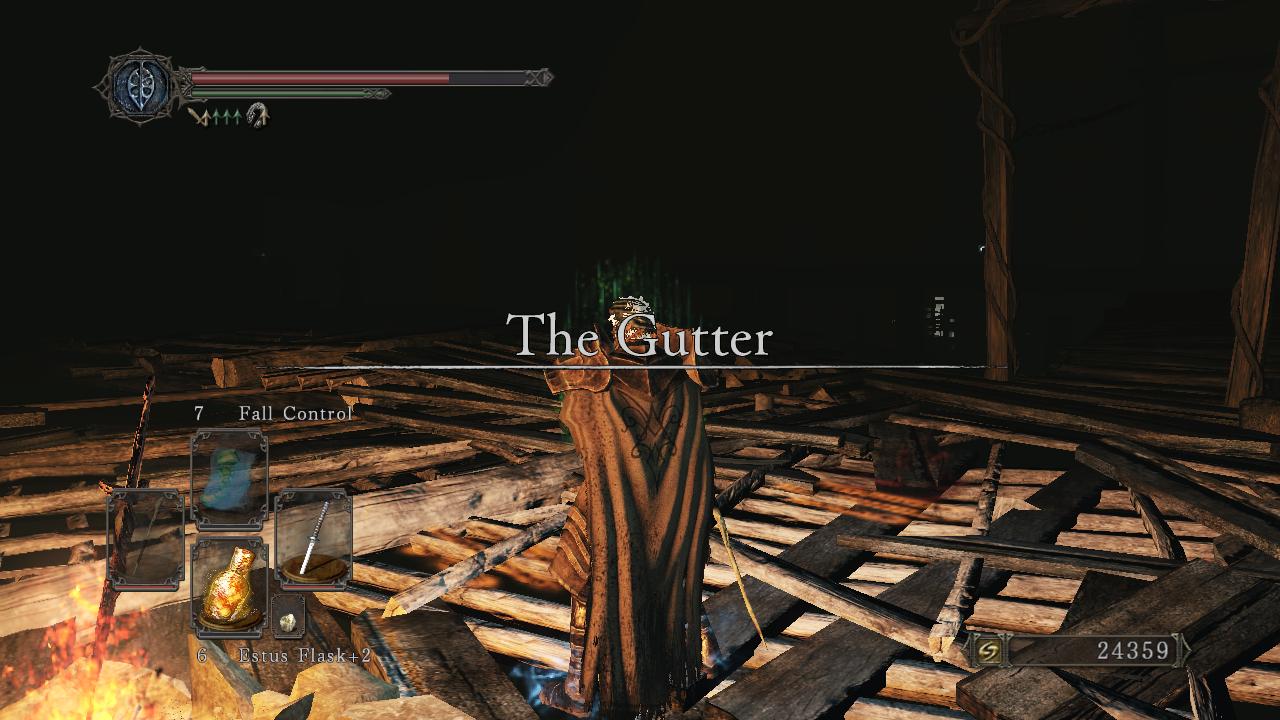
Task: Click The Gutter area title text
Action: click(x=641, y=339)
